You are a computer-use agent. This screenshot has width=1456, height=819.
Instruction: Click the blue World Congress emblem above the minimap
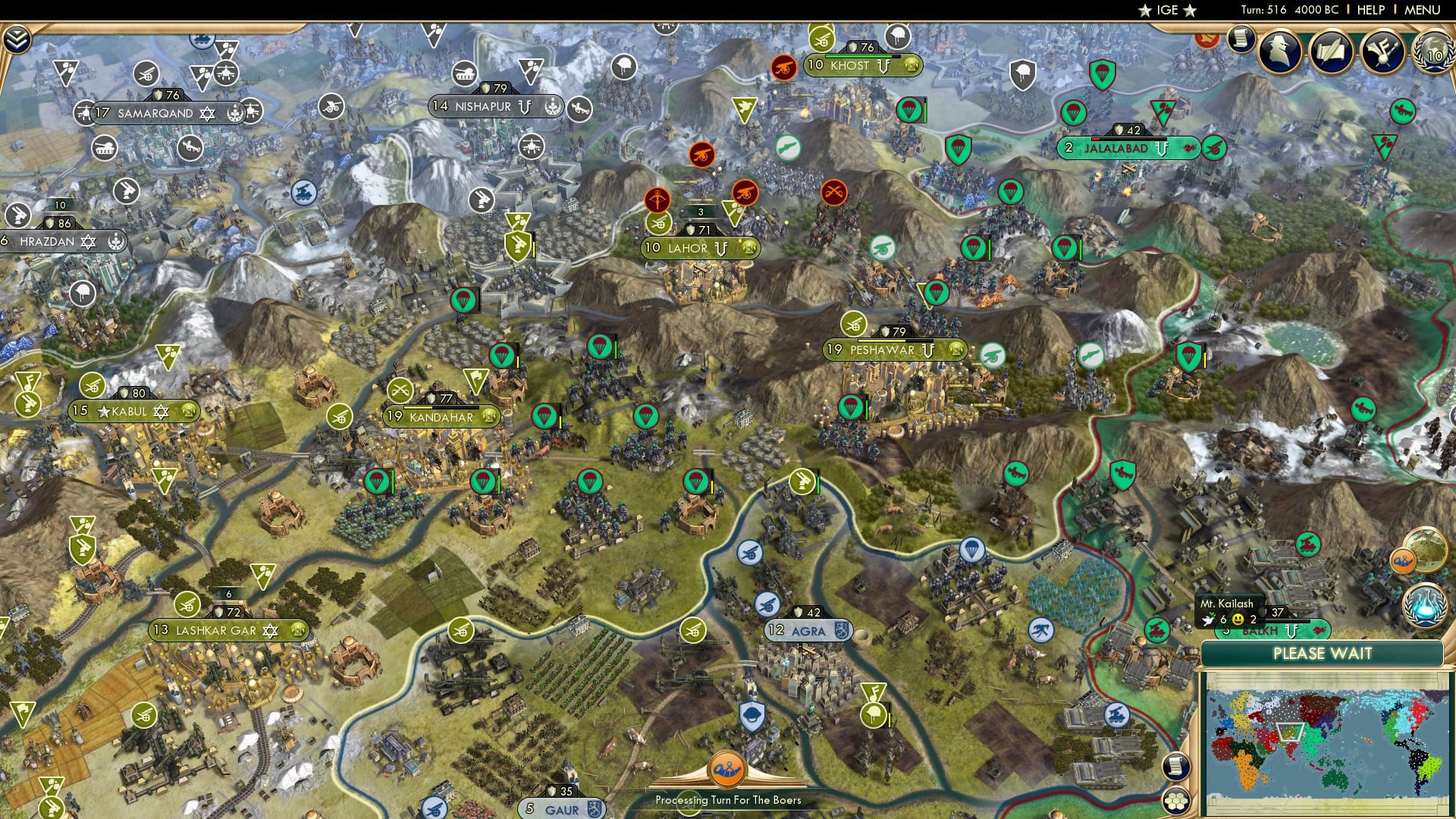tap(1424, 605)
